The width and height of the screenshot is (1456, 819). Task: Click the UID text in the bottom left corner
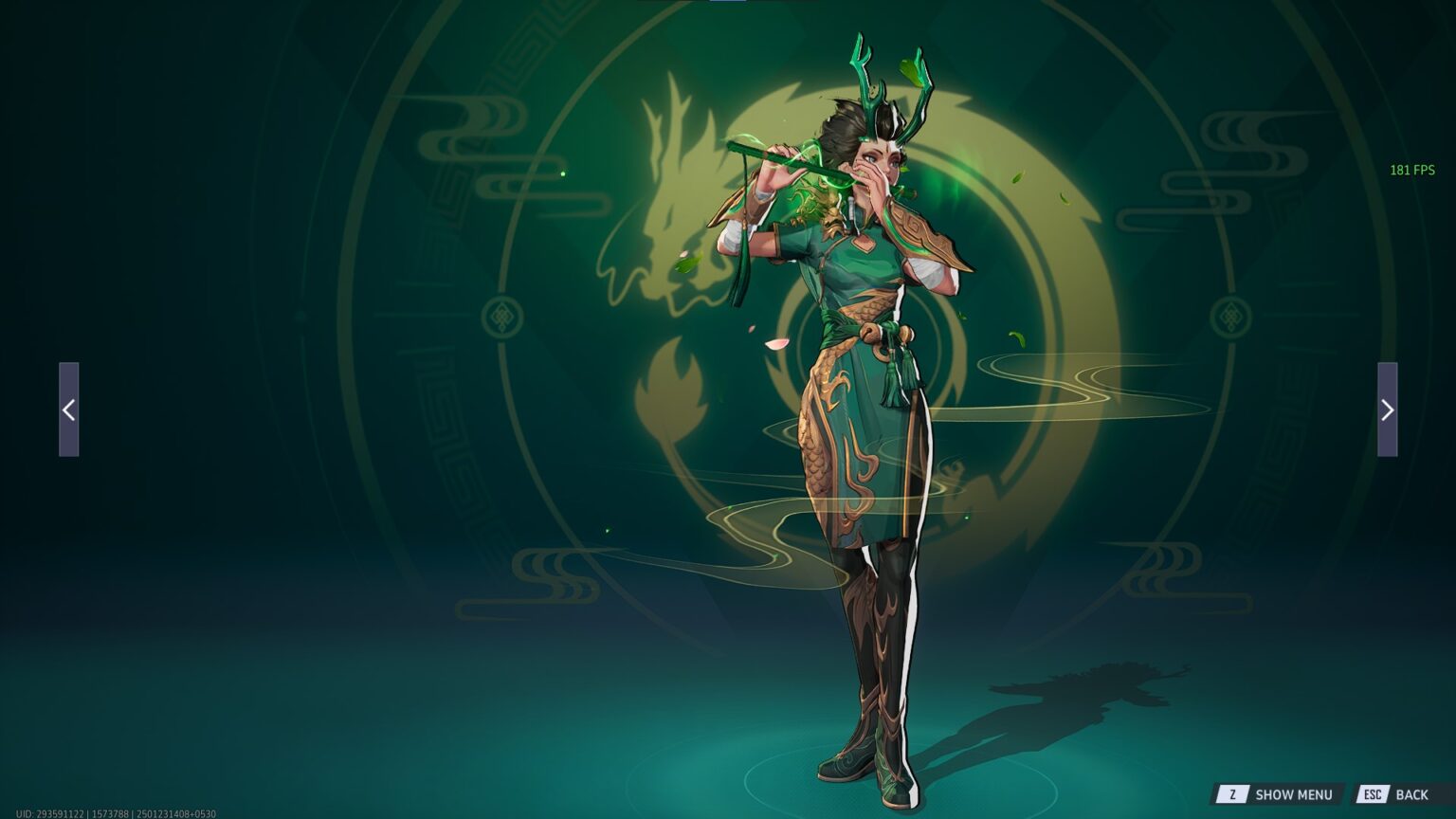[x=114, y=812]
